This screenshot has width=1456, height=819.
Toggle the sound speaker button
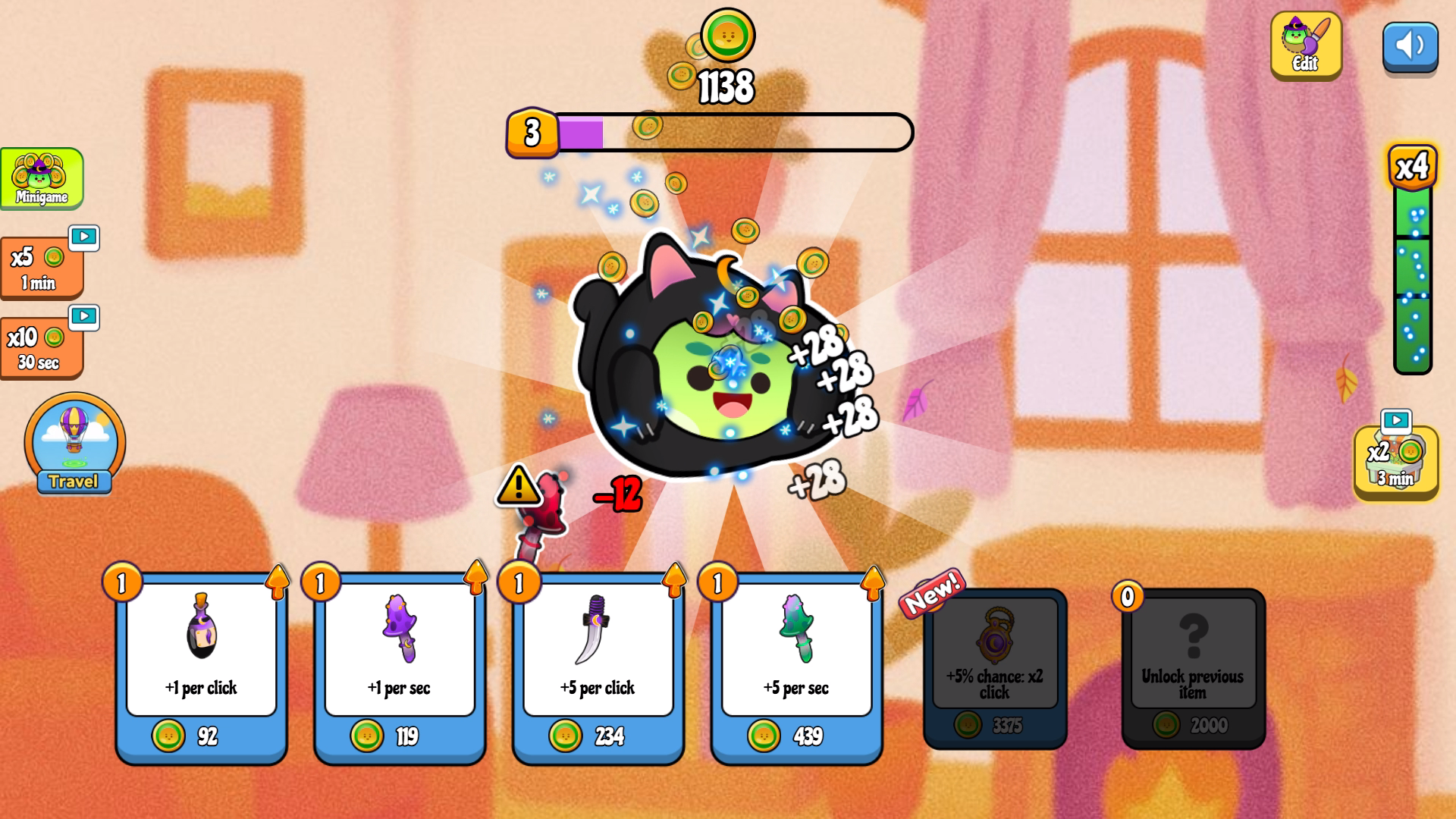pyautogui.click(x=1410, y=45)
